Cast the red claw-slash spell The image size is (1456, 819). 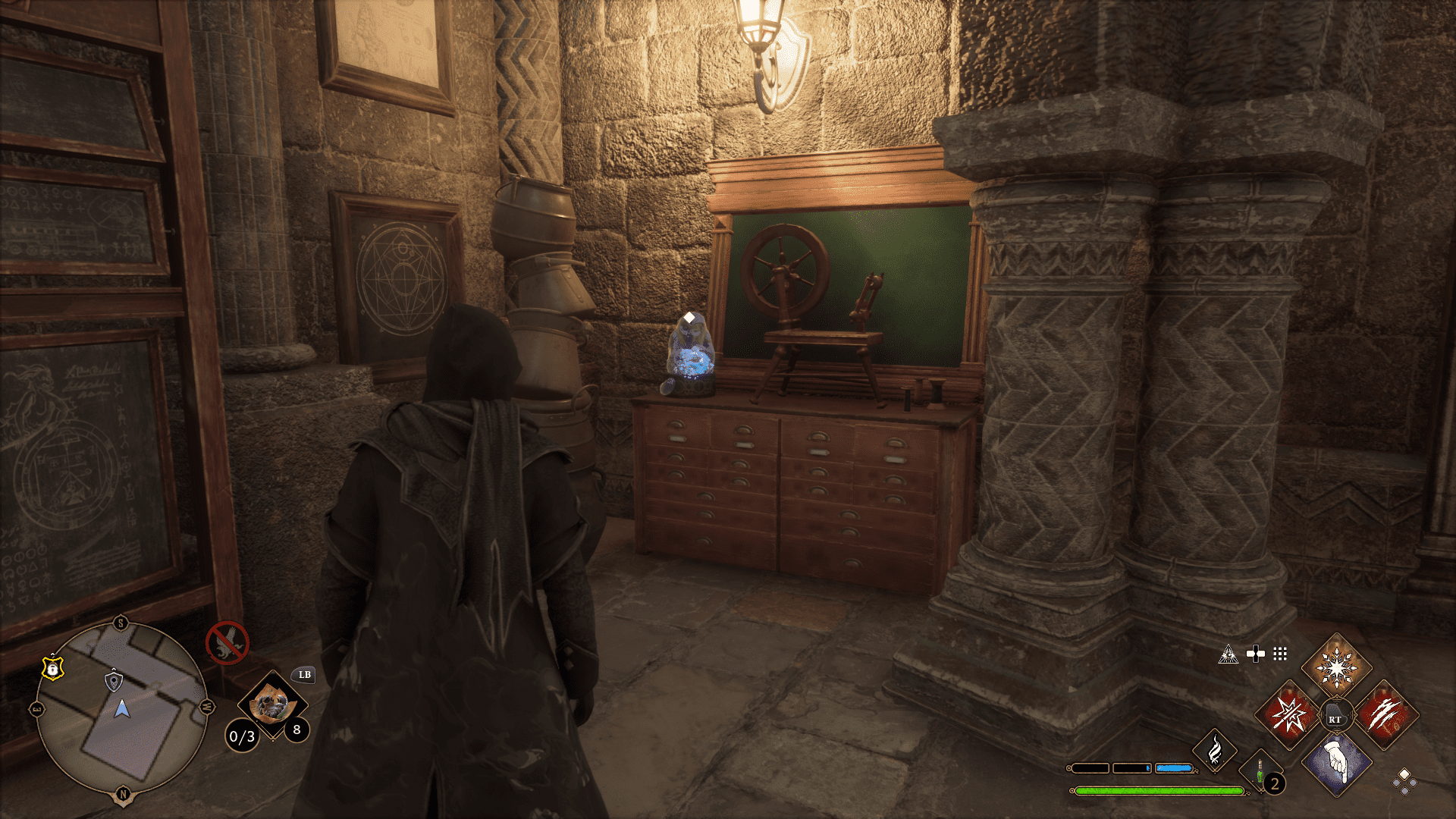pyautogui.click(x=1385, y=715)
